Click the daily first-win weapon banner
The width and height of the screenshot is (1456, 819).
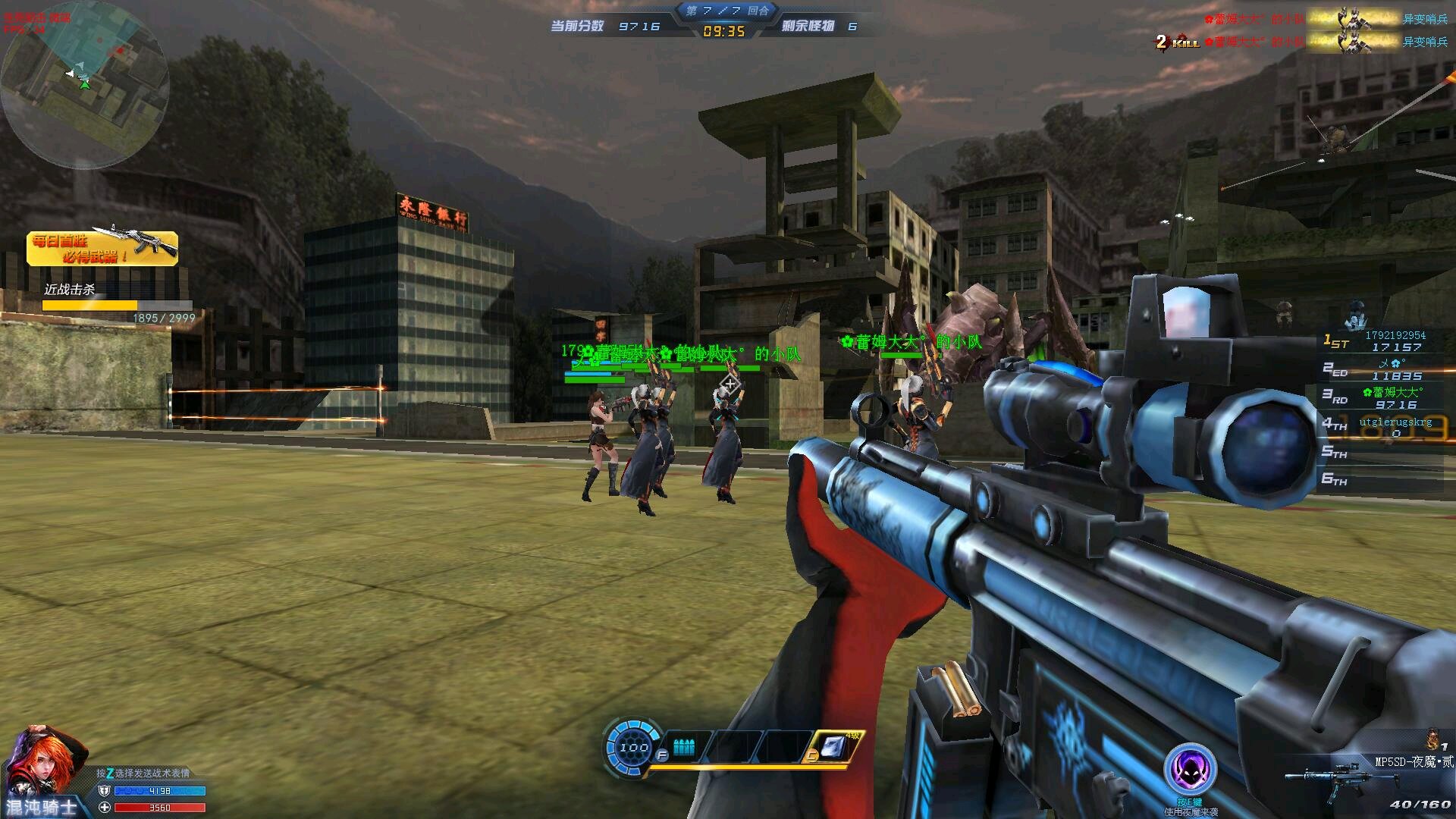coord(102,248)
